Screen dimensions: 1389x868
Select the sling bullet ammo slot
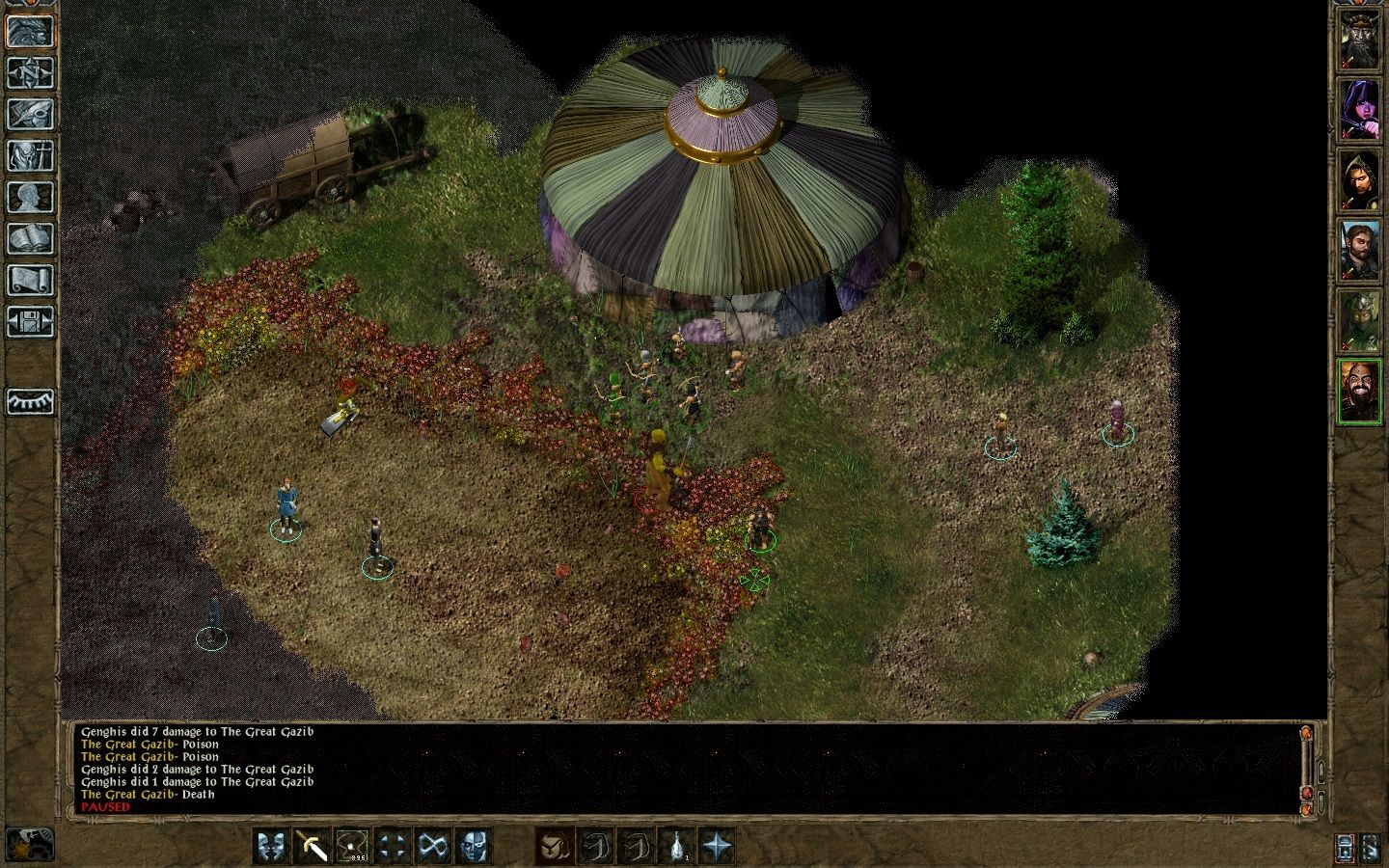pos(352,846)
